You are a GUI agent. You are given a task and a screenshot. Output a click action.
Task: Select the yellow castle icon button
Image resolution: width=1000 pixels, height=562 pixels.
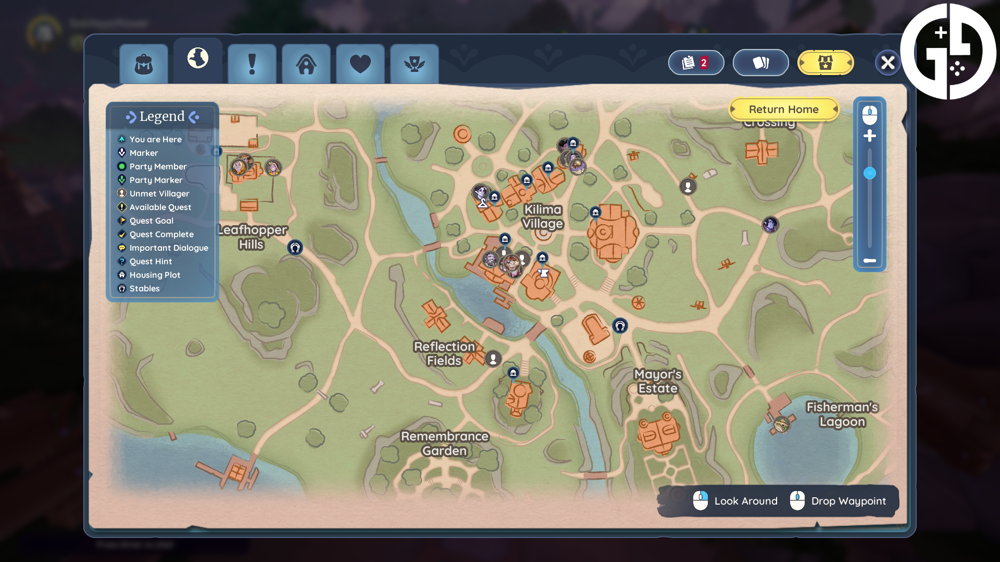tap(825, 63)
